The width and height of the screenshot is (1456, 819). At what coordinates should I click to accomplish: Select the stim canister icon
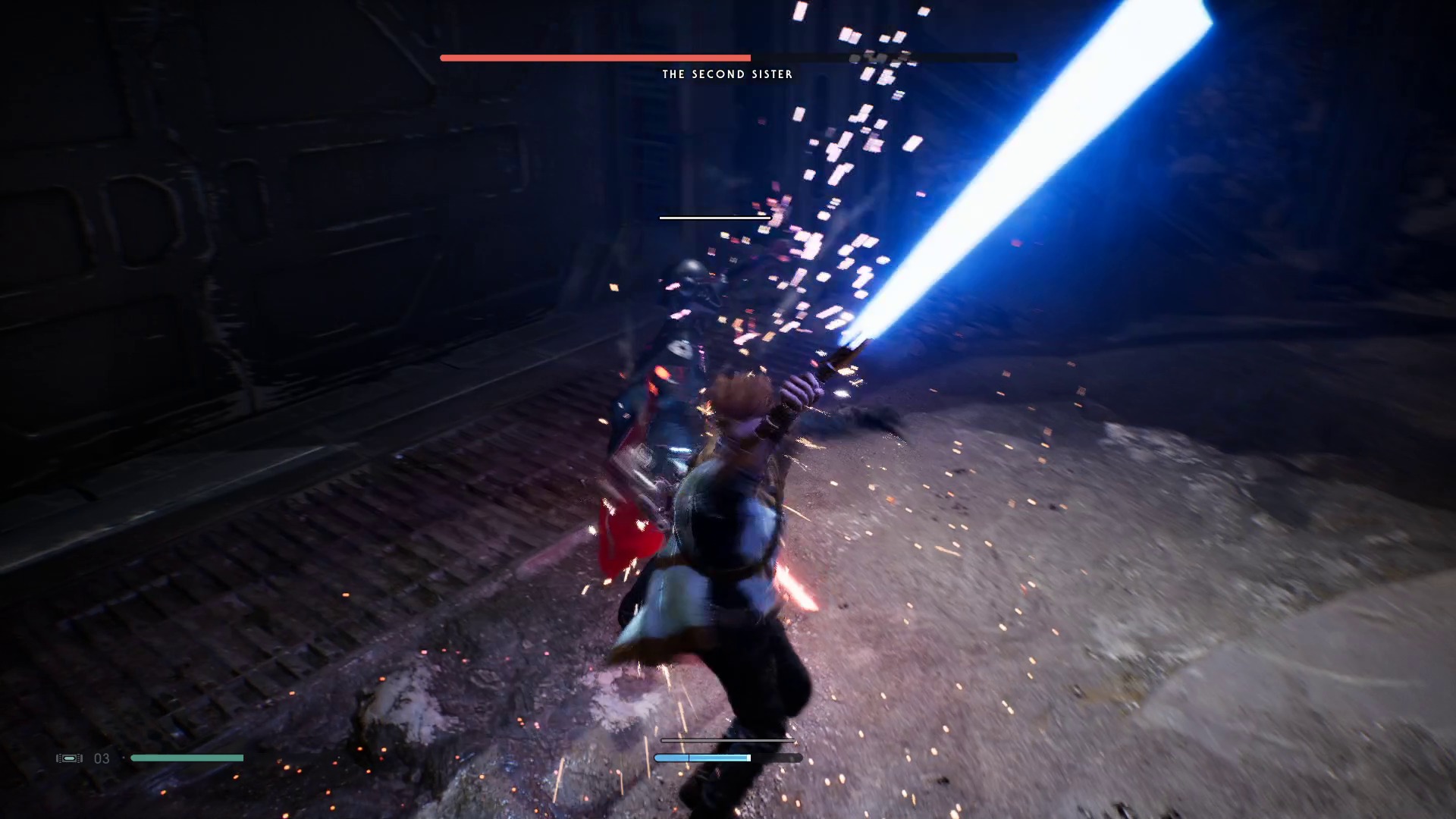point(69,758)
